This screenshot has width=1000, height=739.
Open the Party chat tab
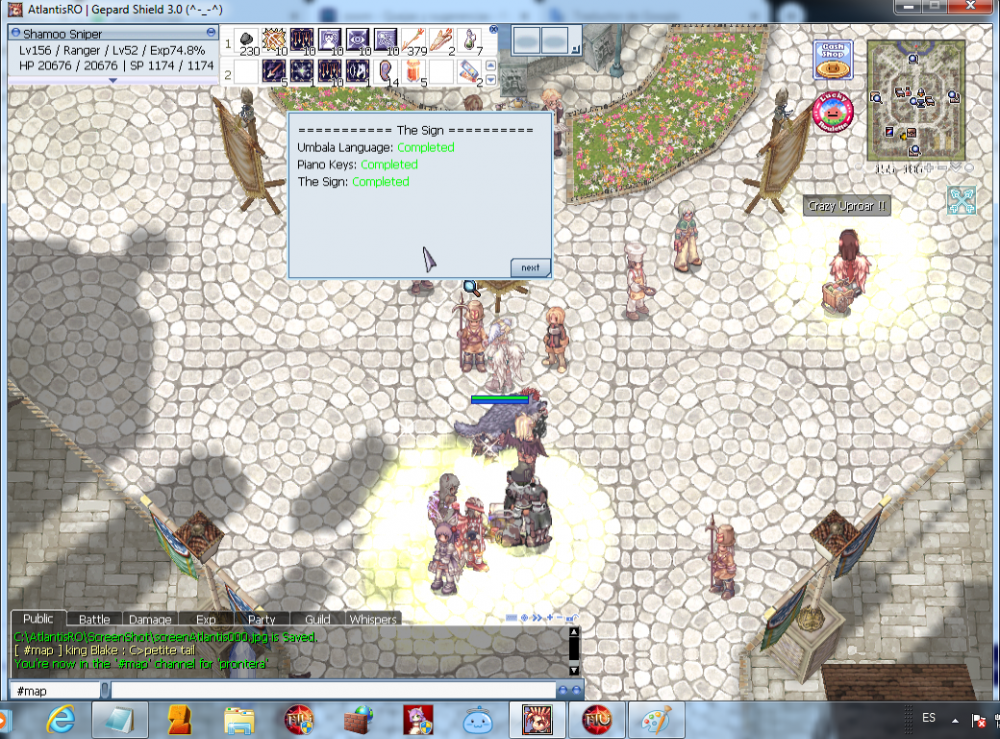point(261,619)
